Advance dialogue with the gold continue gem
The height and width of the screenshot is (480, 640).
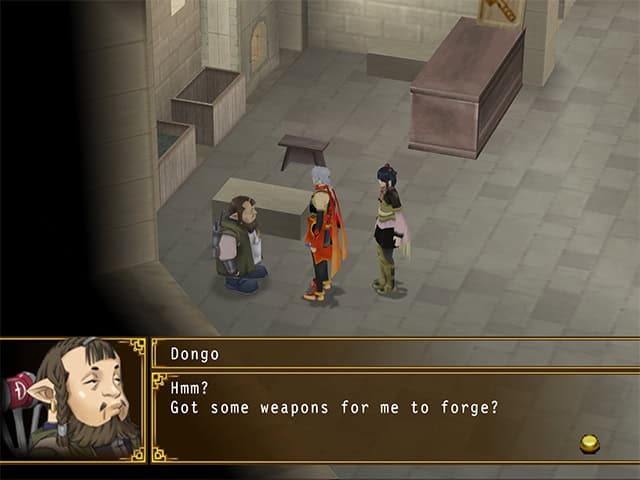590,443
